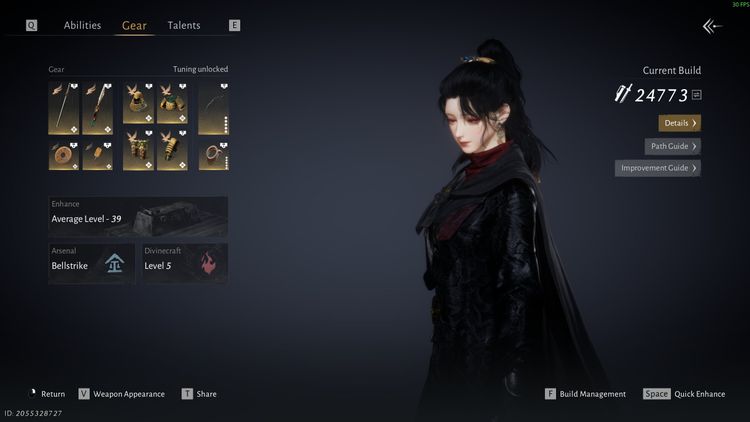
Task: Switch to the Abilities tab
Action: click(x=82, y=25)
